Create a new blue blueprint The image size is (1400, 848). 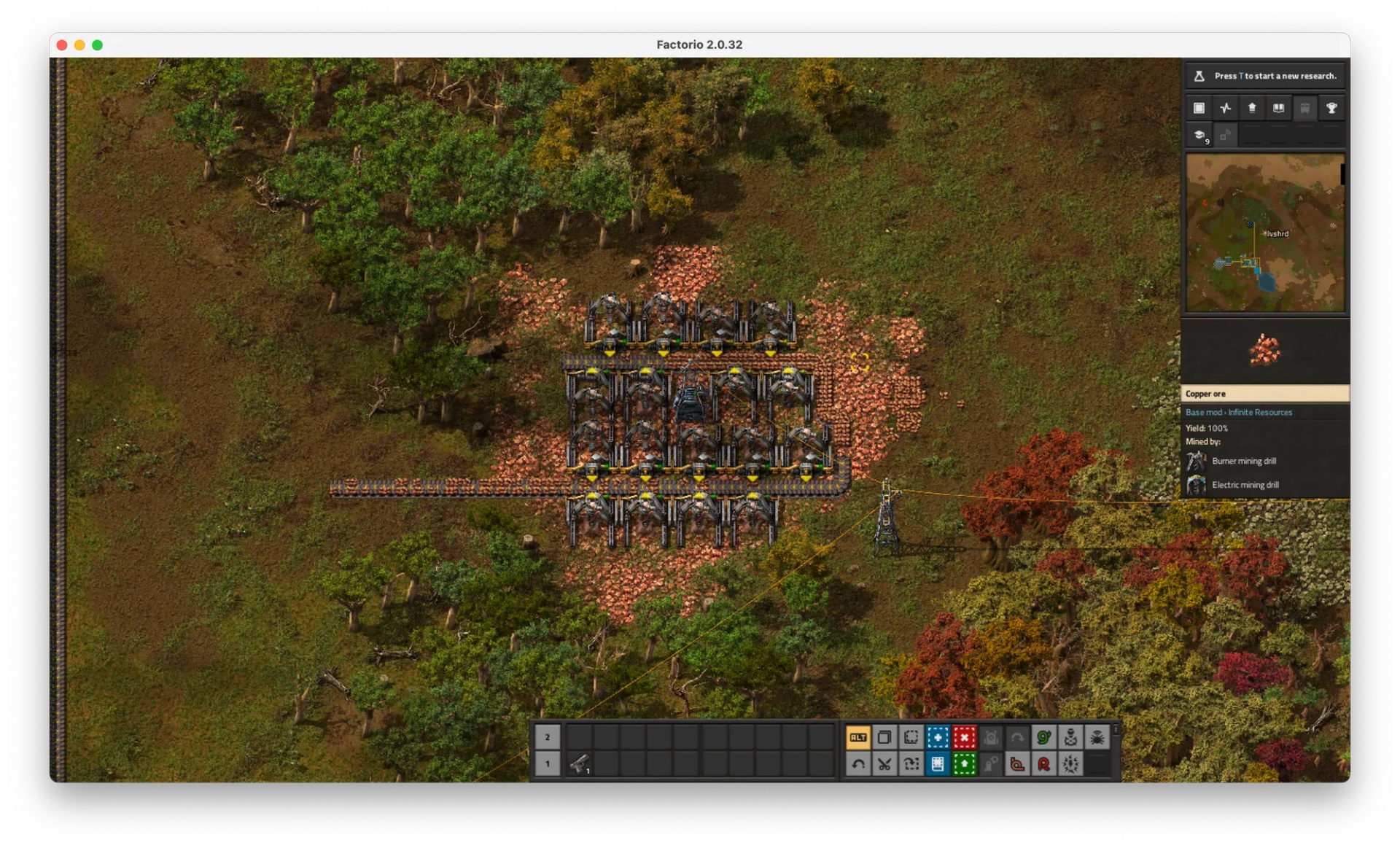tap(938, 737)
